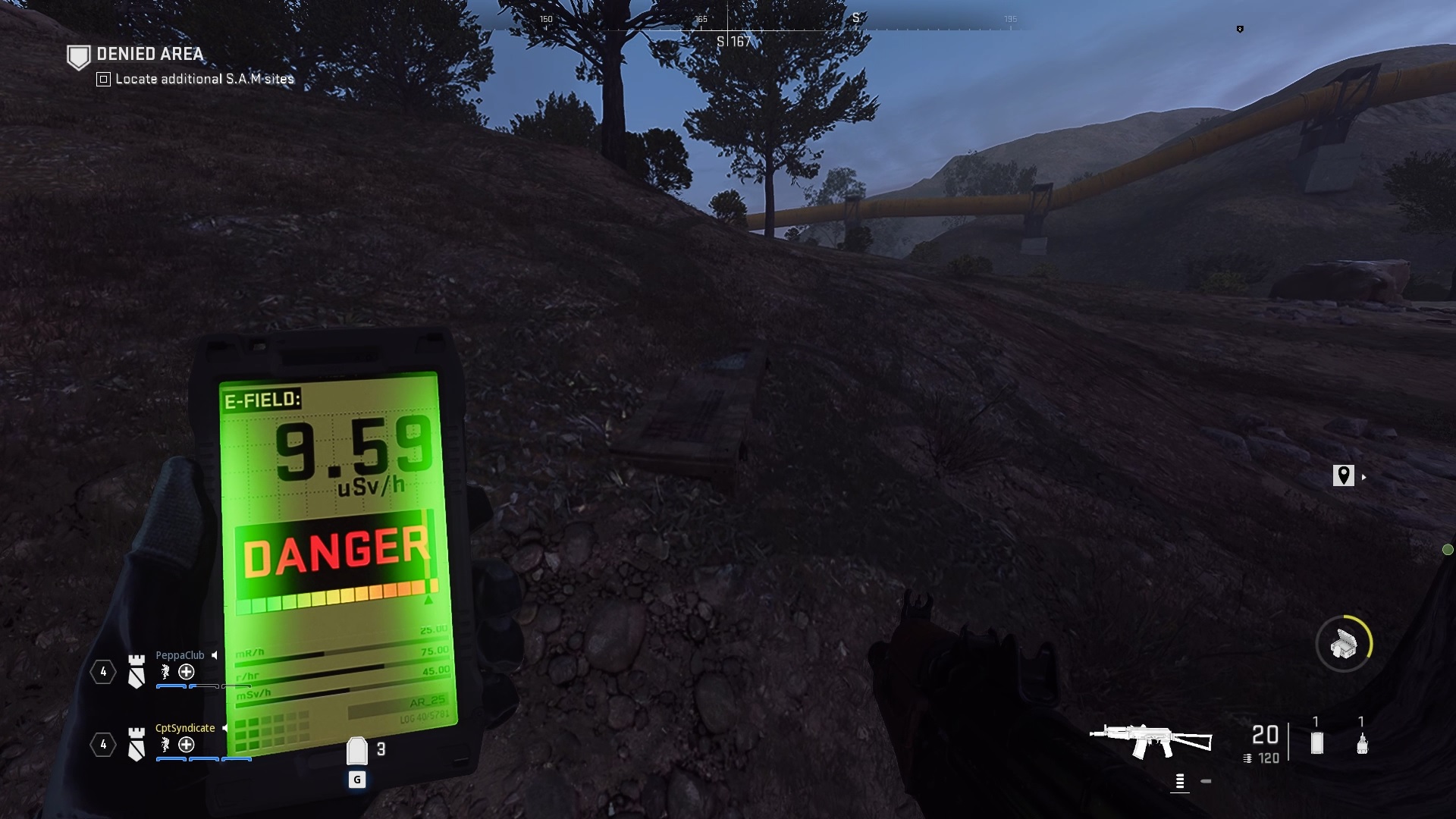
Task: Click CptSyndicate's level 4 hexagon badge
Action: pos(103,745)
